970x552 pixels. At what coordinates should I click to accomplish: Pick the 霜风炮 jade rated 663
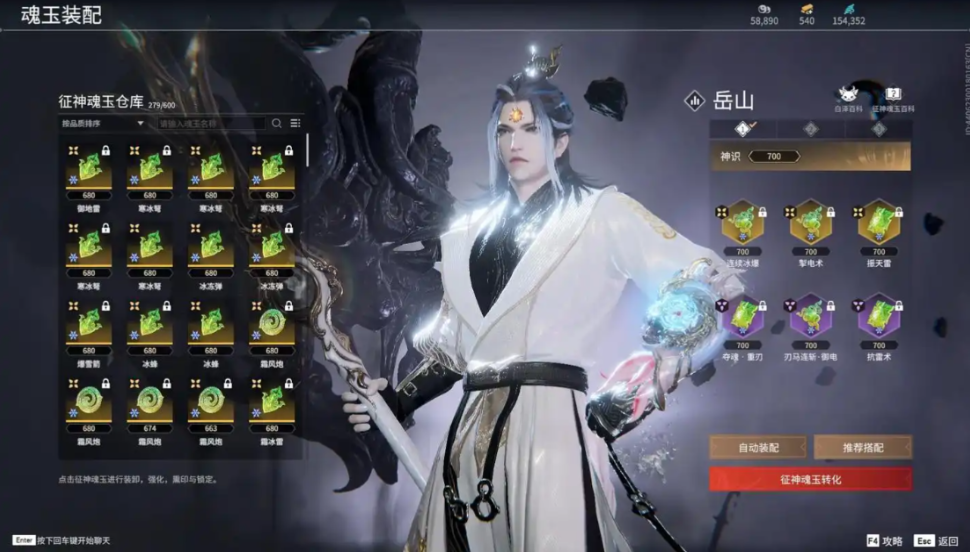tap(211, 402)
